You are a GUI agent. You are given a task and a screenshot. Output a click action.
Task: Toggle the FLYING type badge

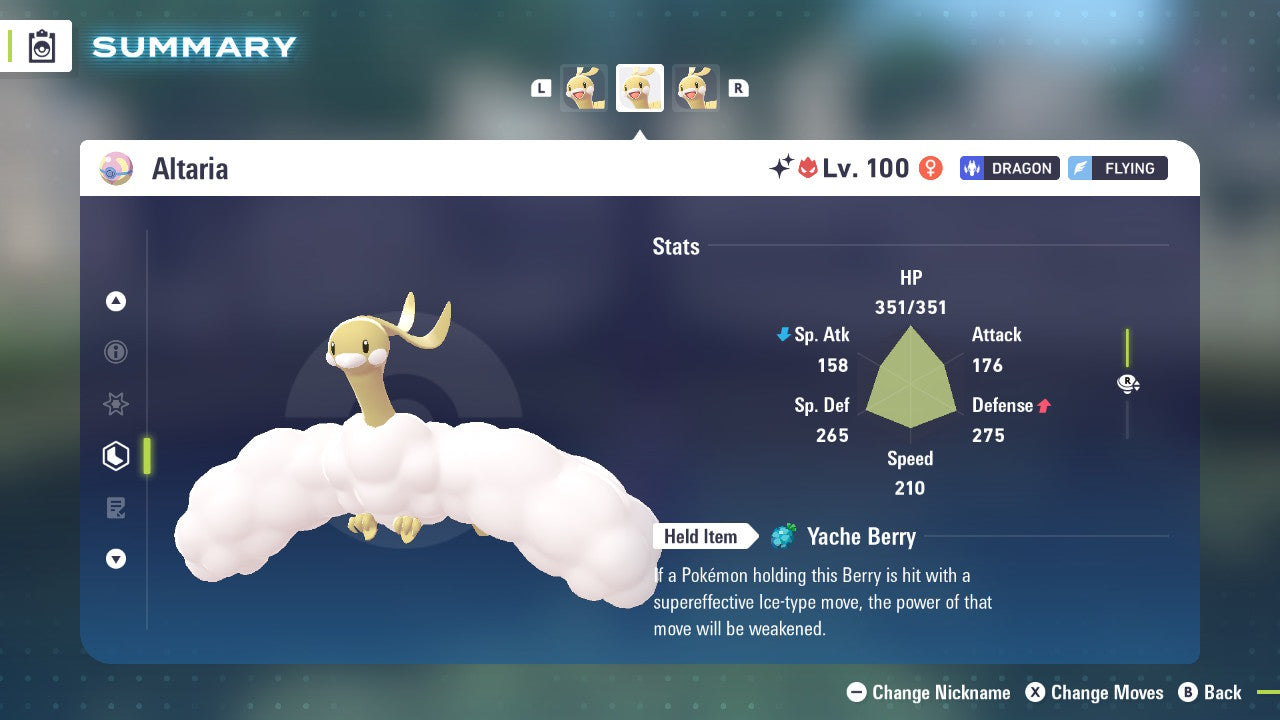[1117, 168]
